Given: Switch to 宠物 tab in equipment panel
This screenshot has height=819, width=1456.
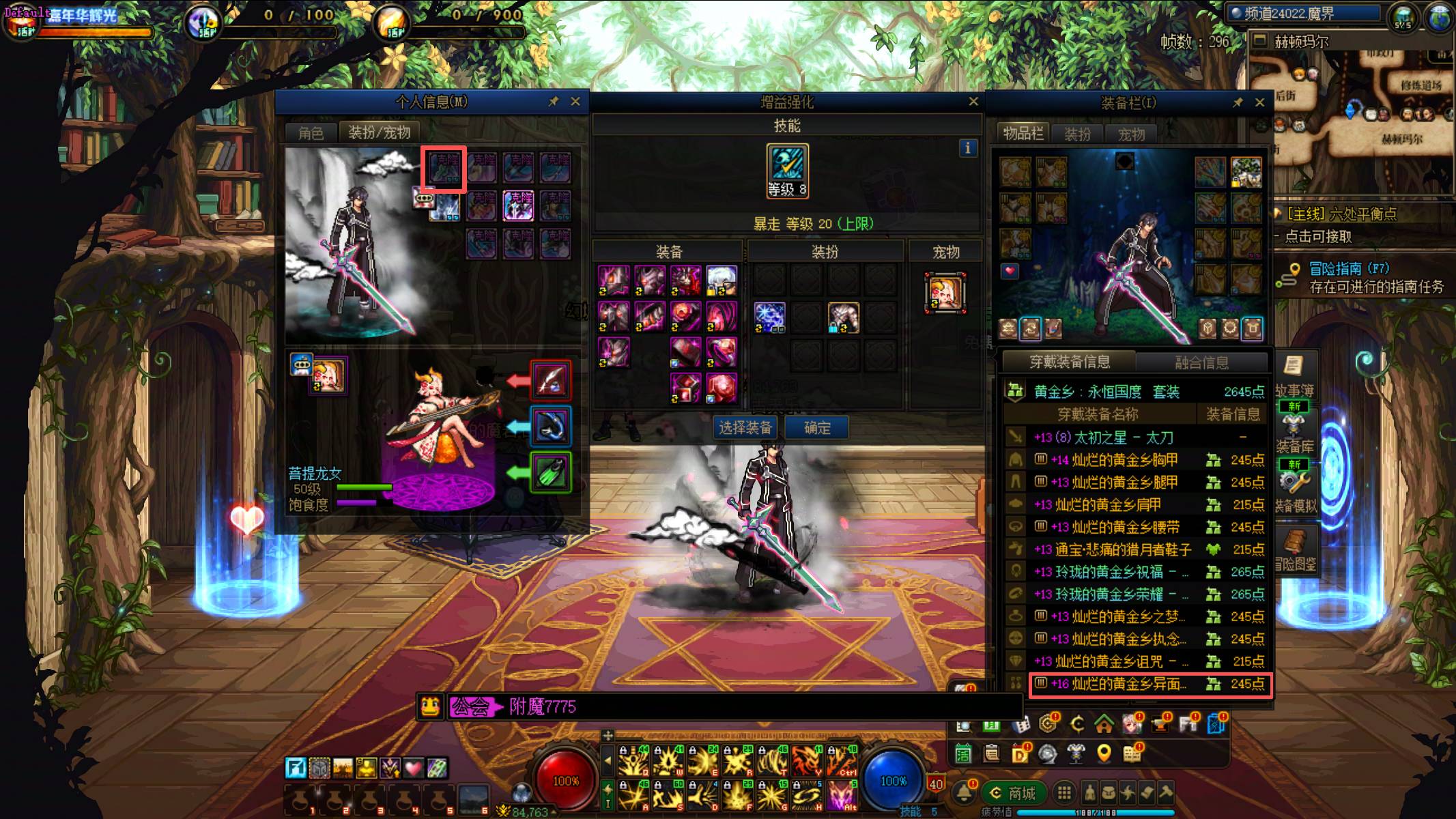Looking at the screenshot, I should [x=1131, y=134].
